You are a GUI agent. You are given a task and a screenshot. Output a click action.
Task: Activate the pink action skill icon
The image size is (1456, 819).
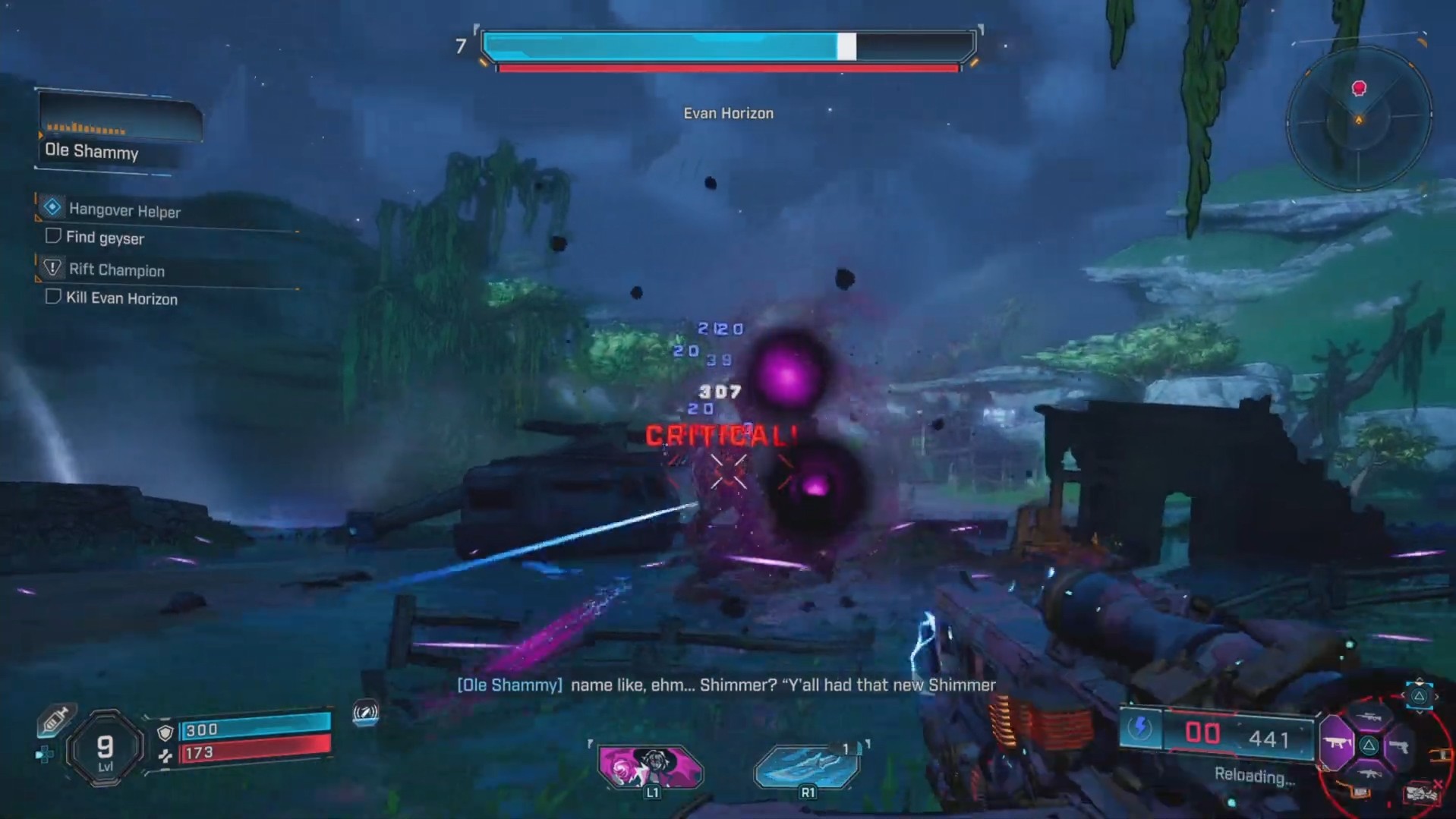coord(650,765)
